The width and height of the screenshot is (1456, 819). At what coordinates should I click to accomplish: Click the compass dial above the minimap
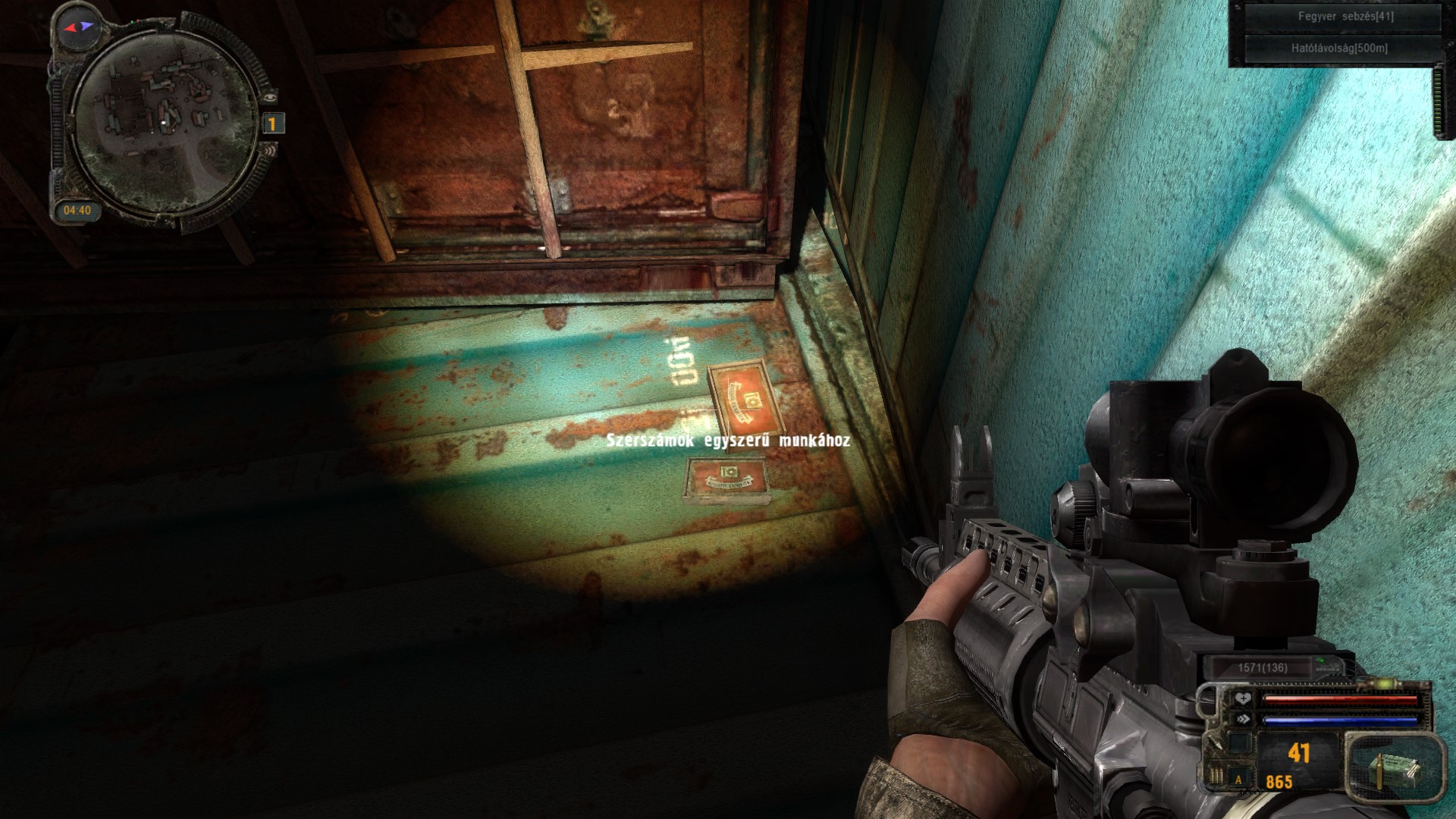pyautogui.click(x=79, y=27)
